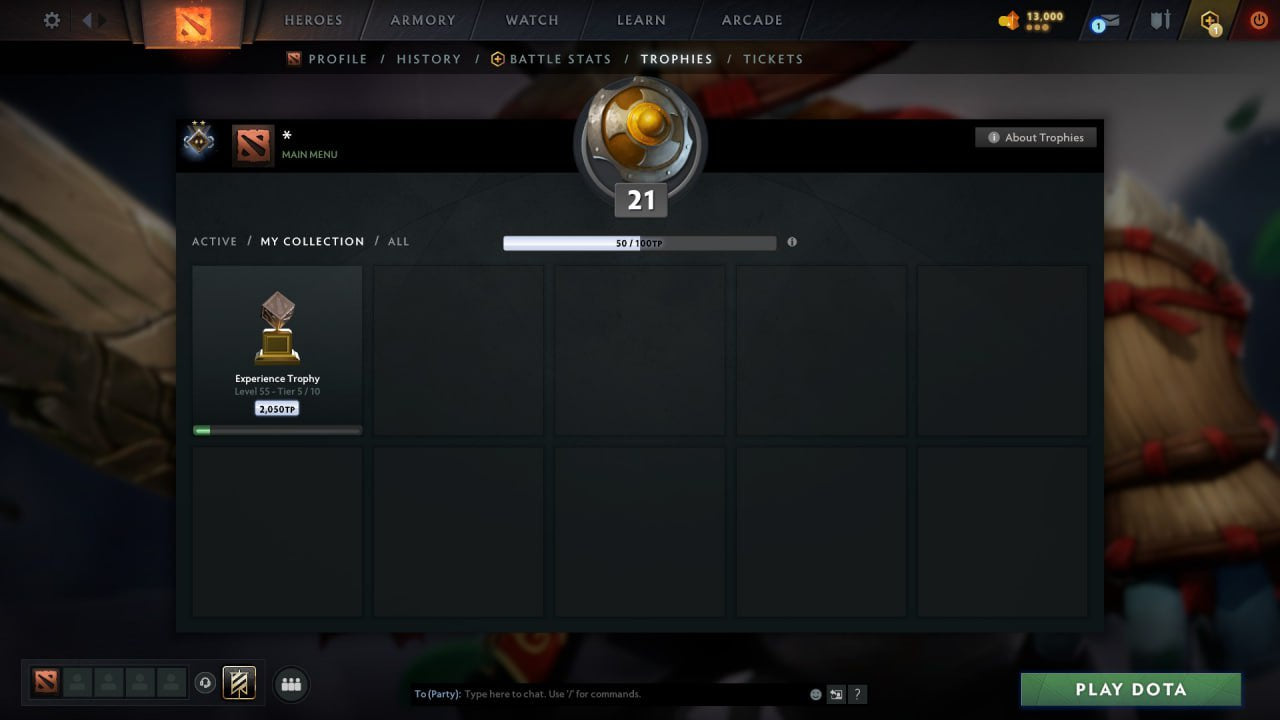The height and width of the screenshot is (720, 1280).
Task: Switch to the TROPHIES tab
Action: coord(676,59)
